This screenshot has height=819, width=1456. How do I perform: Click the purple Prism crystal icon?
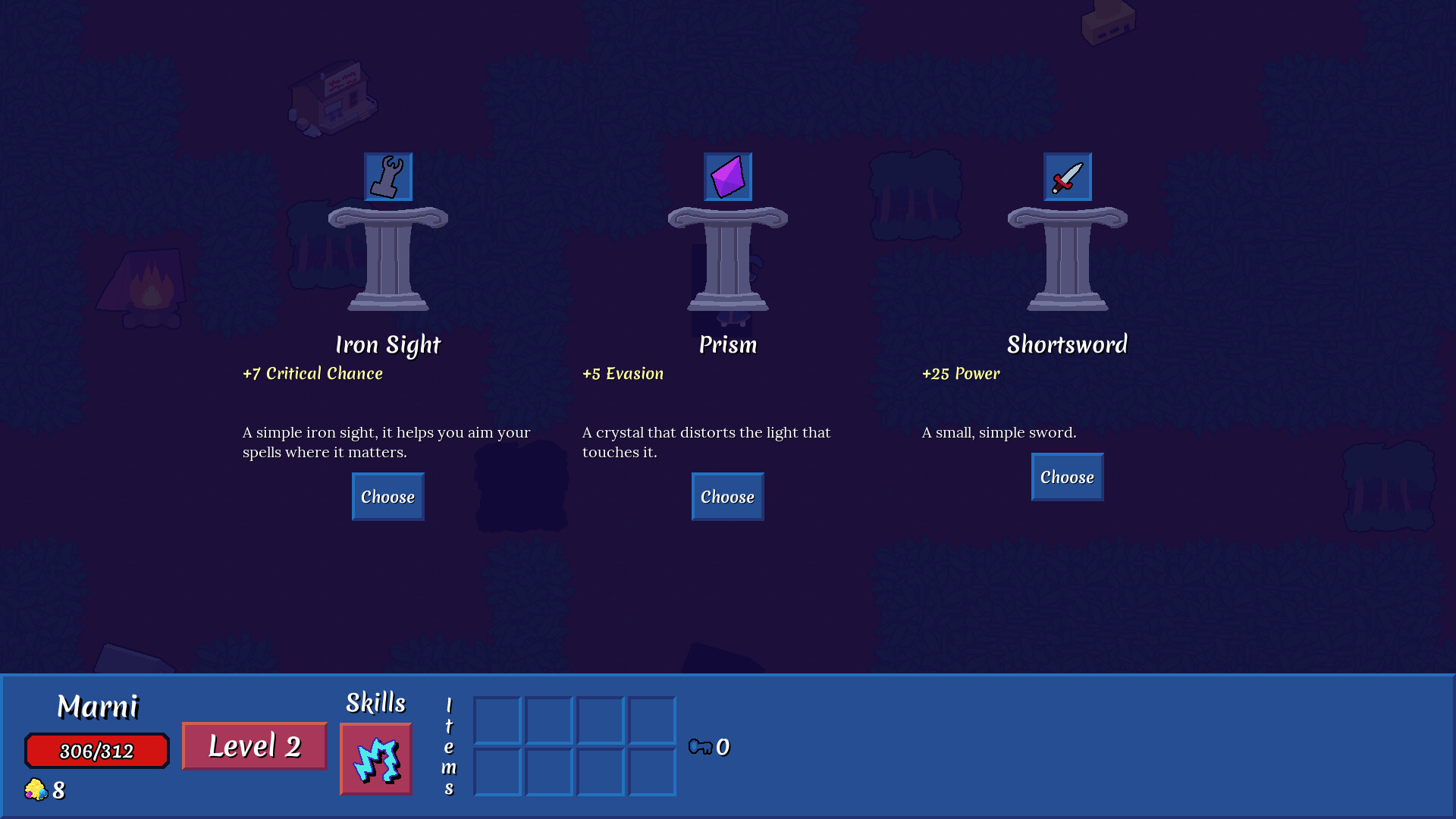pyautogui.click(x=727, y=177)
